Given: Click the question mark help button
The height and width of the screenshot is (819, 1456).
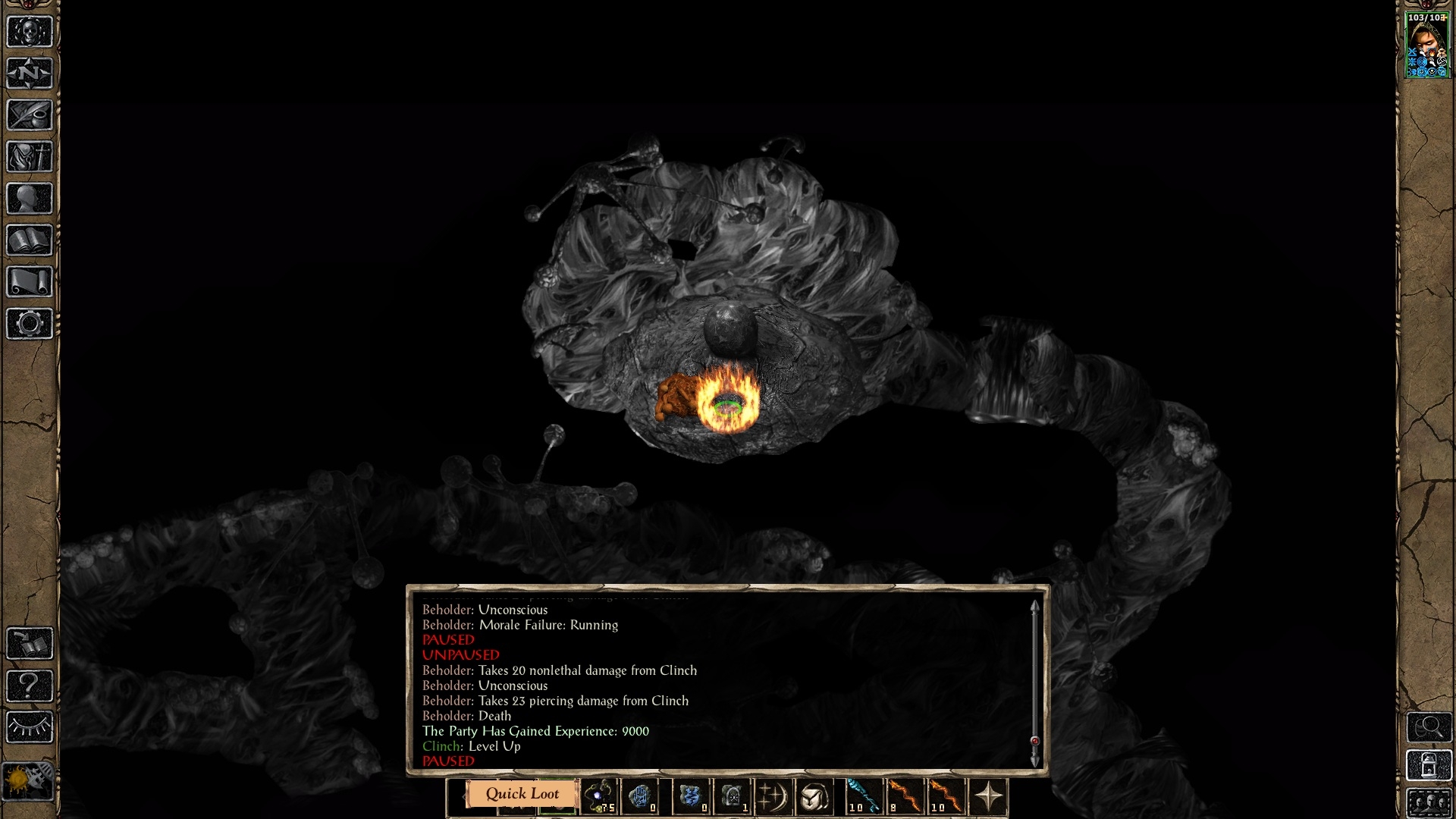Looking at the screenshot, I should coord(30,686).
